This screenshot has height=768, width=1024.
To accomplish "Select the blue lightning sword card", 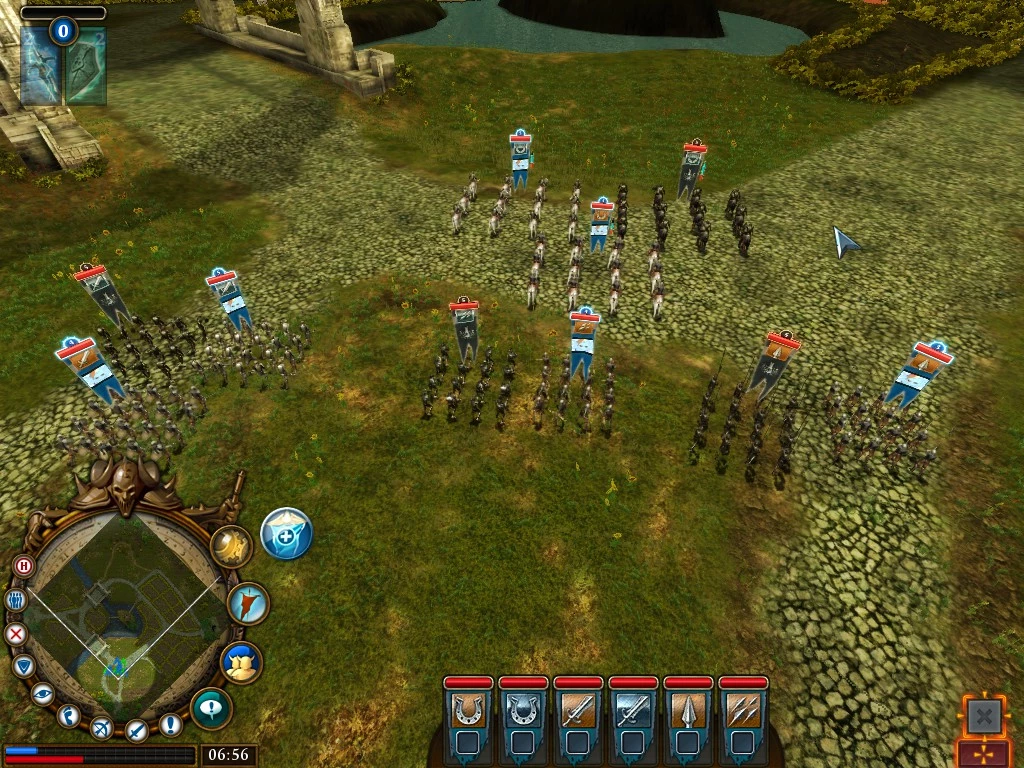I will [x=40, y=66].
